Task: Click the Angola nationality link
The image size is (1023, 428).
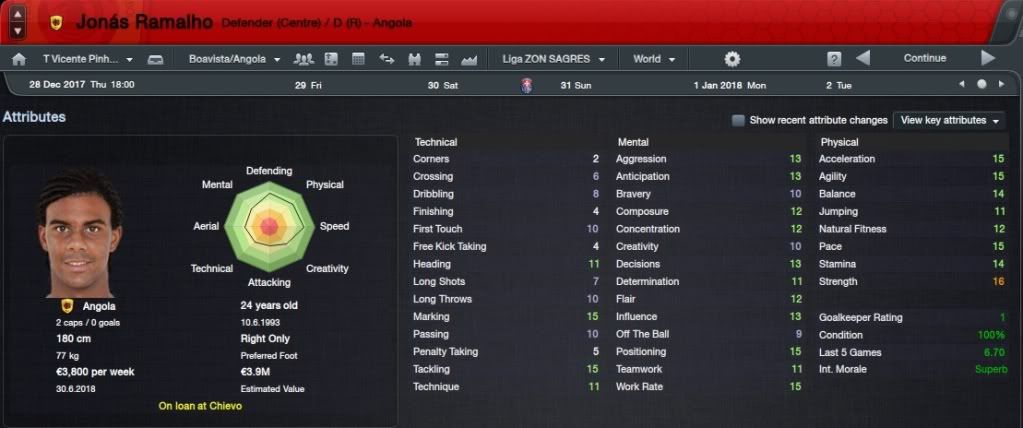Action: click(98, 306)
